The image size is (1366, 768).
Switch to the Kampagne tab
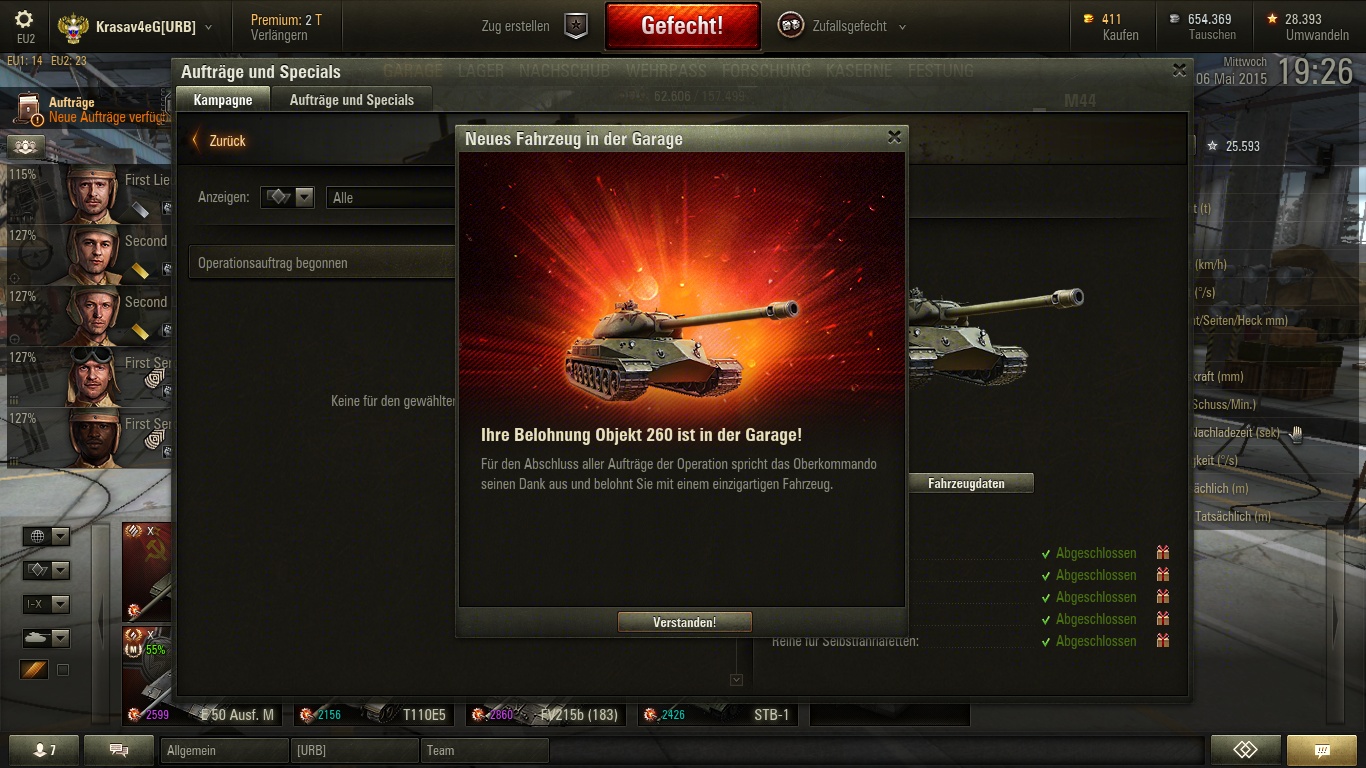tap(223, 100)
